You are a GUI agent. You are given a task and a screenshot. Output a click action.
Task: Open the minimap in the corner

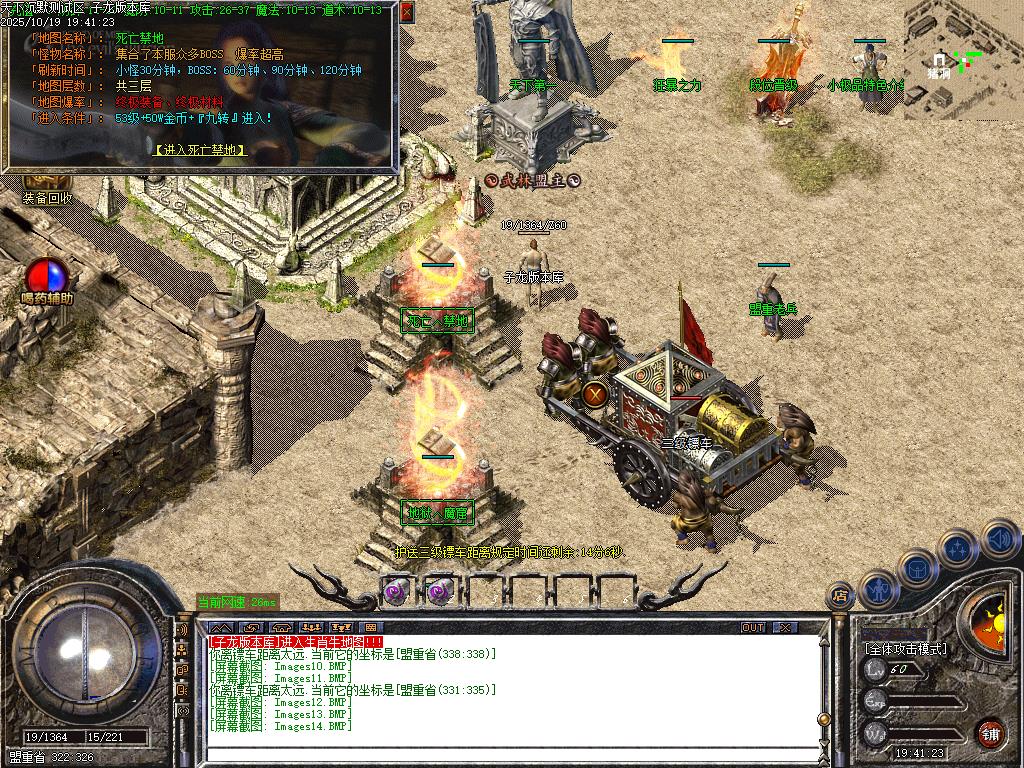pos(962,60)
